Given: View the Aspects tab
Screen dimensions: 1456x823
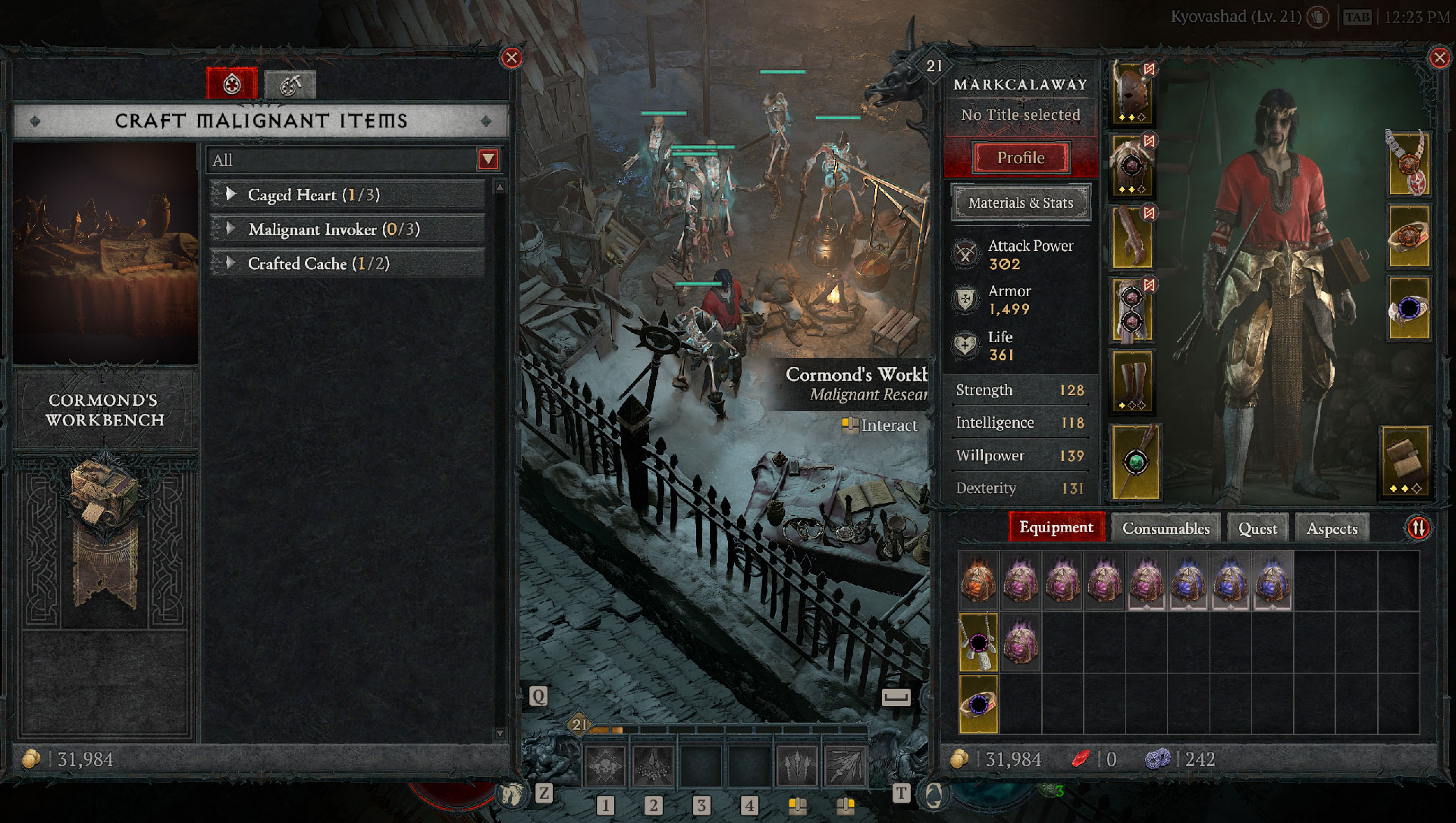Looking at the screenshot, I should (1332, 528).
